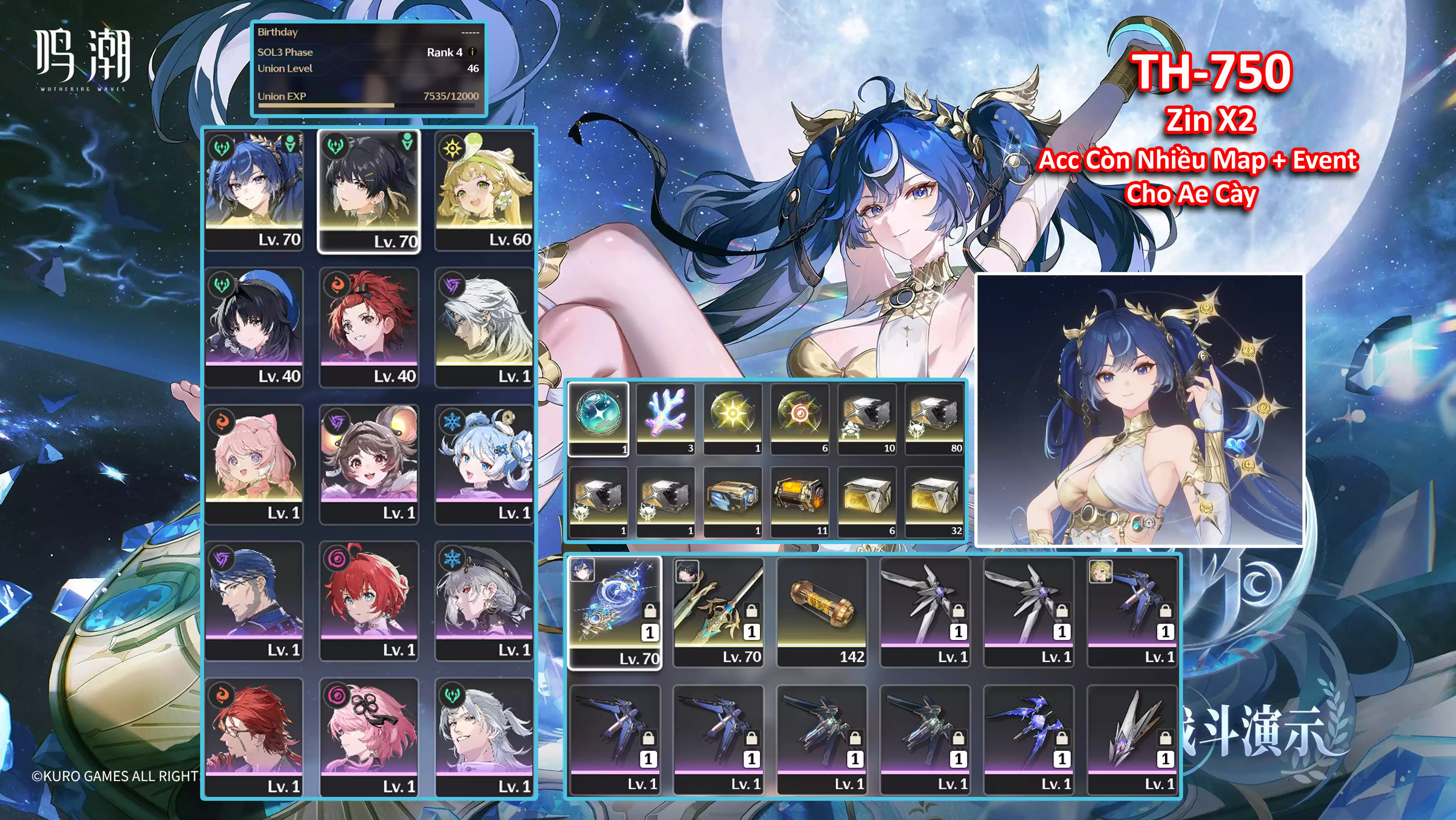Select the teal orb item slot
This screenshot has height=820, width=1456.
(599, 419)
